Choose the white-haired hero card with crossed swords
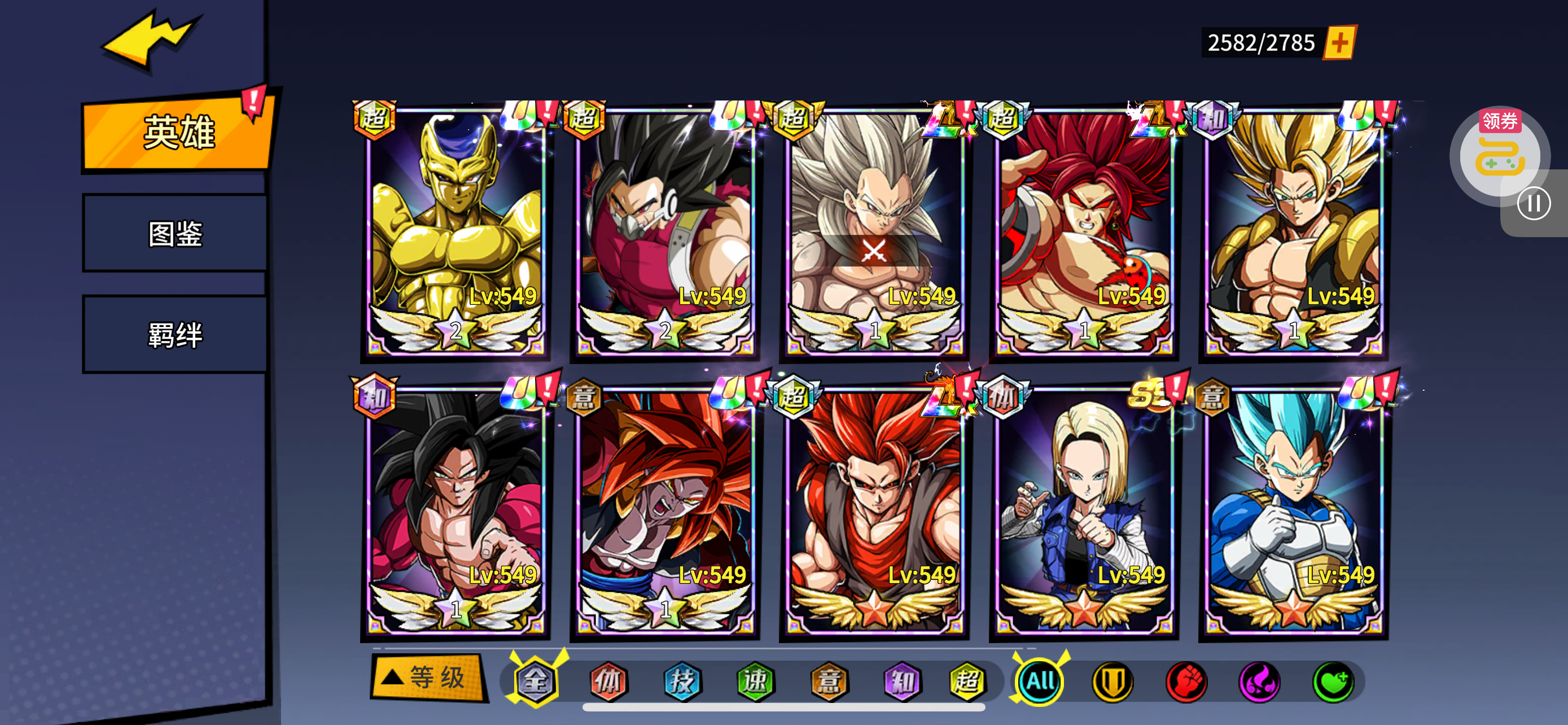 874,232
